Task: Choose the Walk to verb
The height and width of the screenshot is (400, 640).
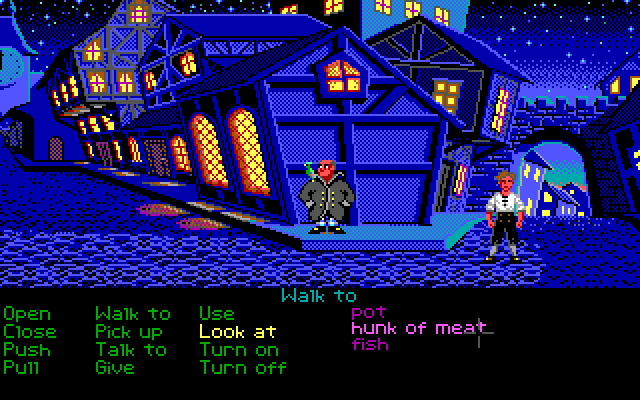Action: (133, 314)
